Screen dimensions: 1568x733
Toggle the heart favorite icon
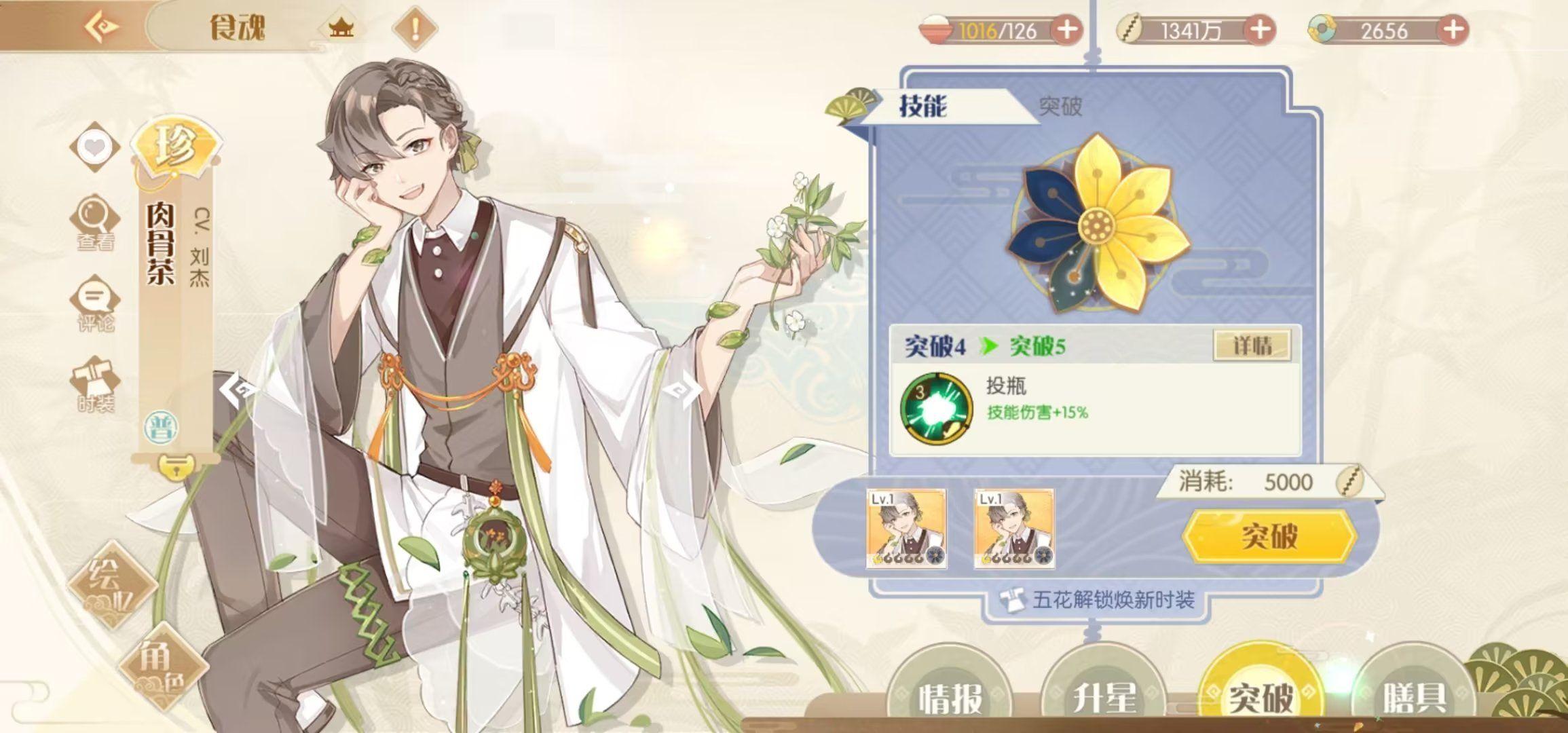coord(94,147)
